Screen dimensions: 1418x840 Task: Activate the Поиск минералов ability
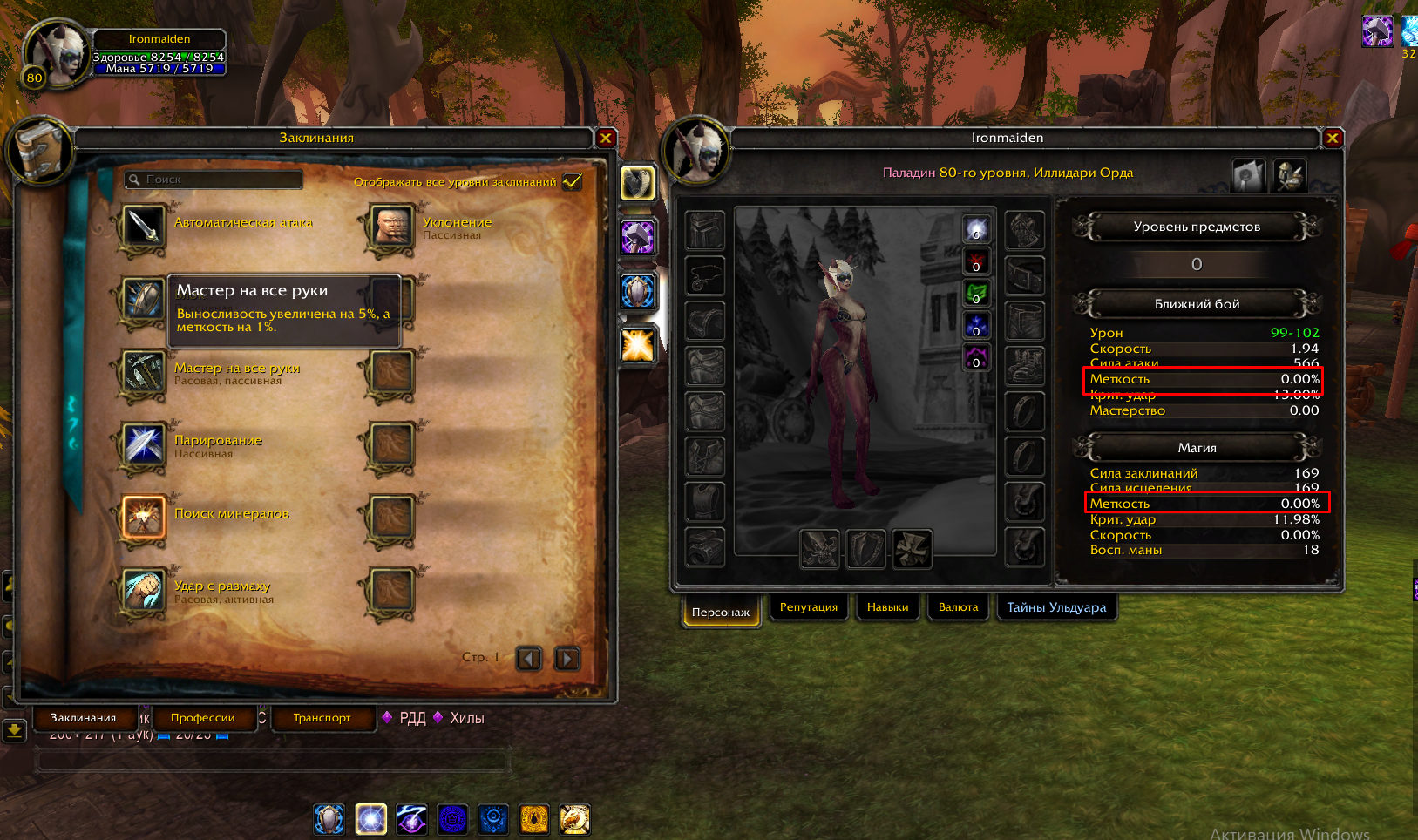tap(144, 518)
